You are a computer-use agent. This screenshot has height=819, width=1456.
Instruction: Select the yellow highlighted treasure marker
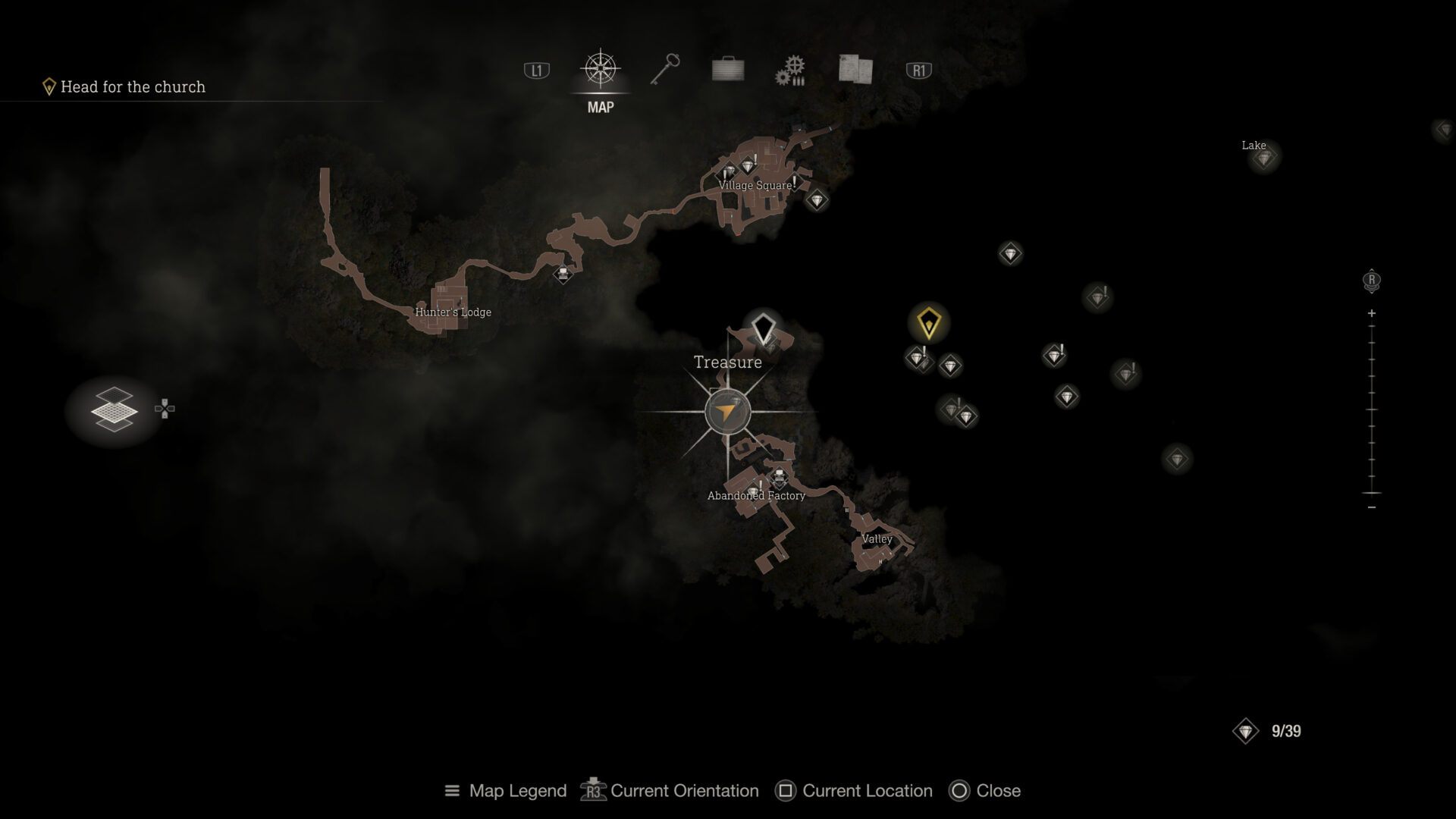(928, 320)
